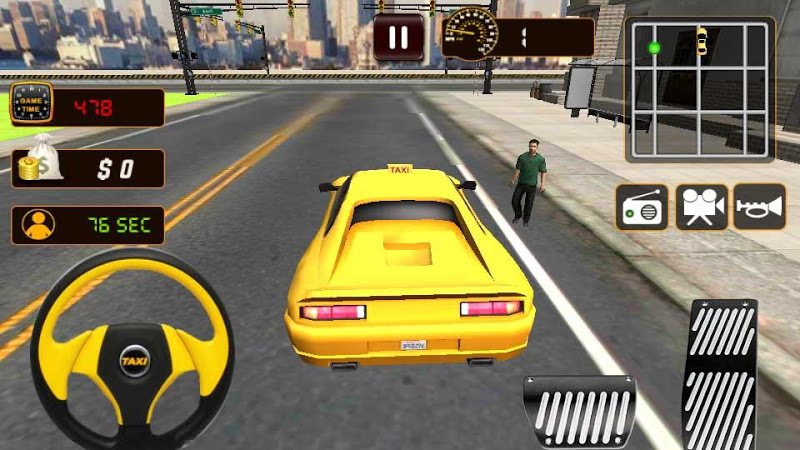Step on the brake pedal
Viewport: 800px width, 450px height.
[579, 411]
